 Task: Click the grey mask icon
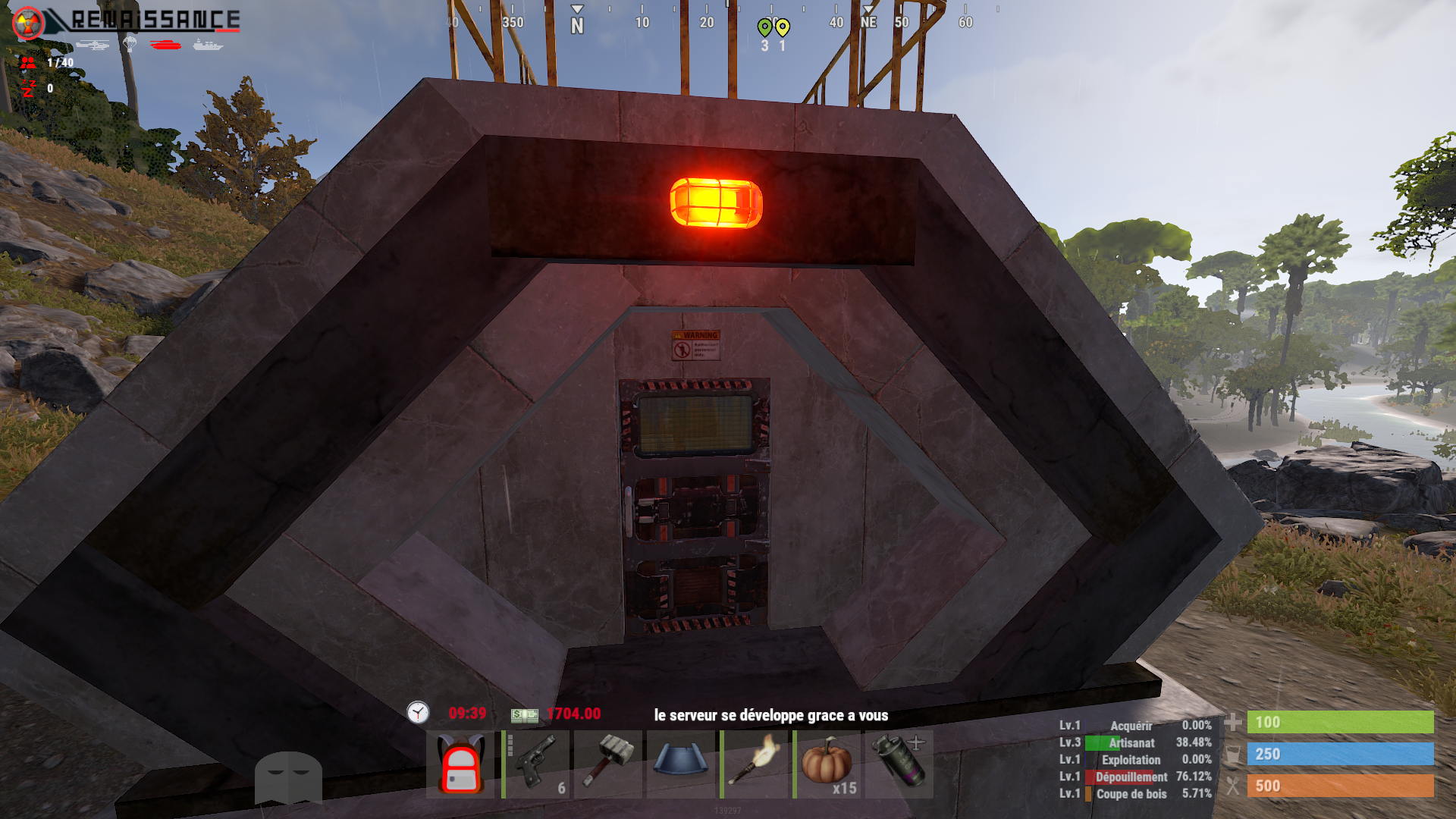point(288,777)
